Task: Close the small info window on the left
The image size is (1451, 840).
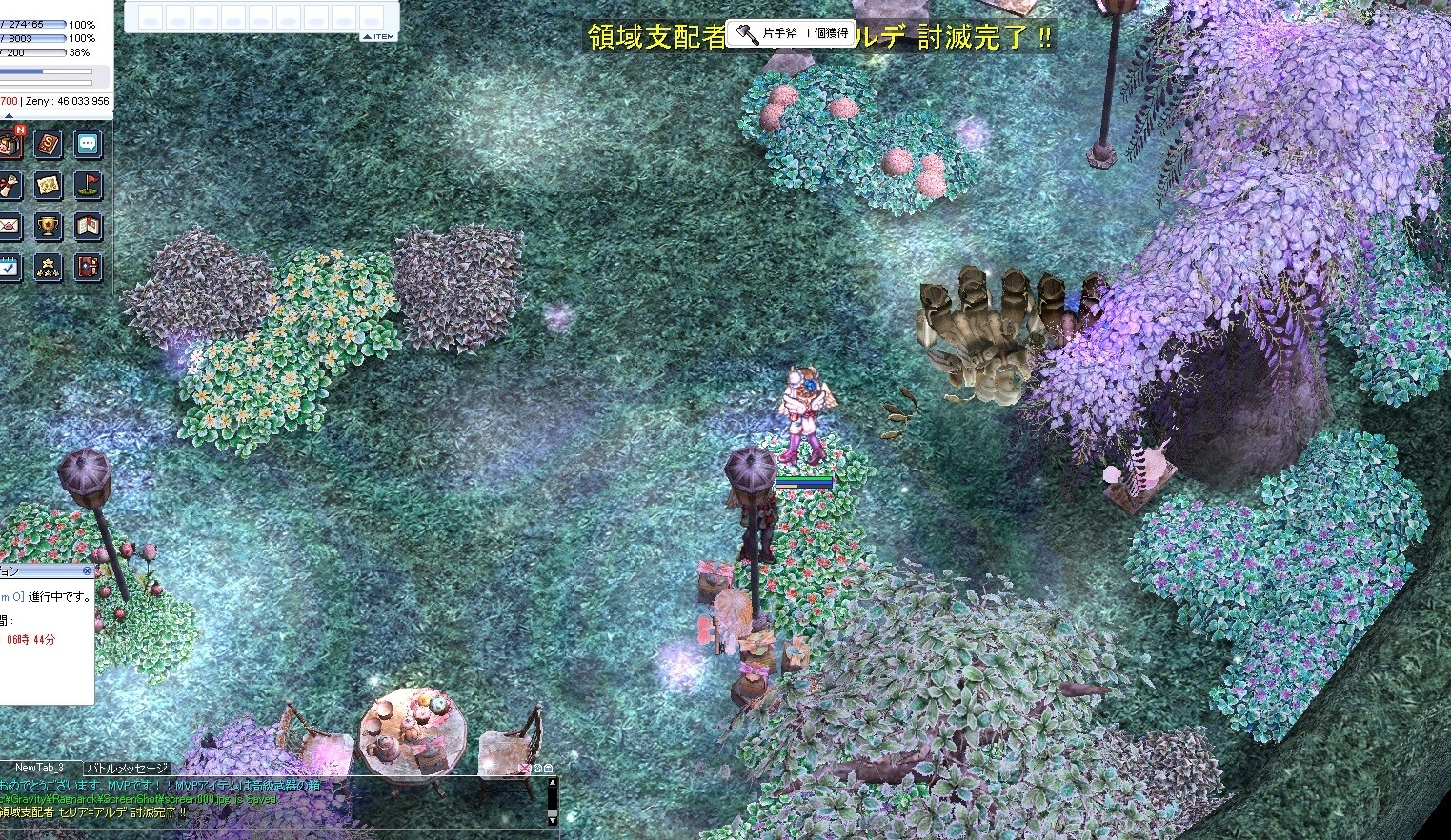Action: pyautogui.click(x=88, y=571)
